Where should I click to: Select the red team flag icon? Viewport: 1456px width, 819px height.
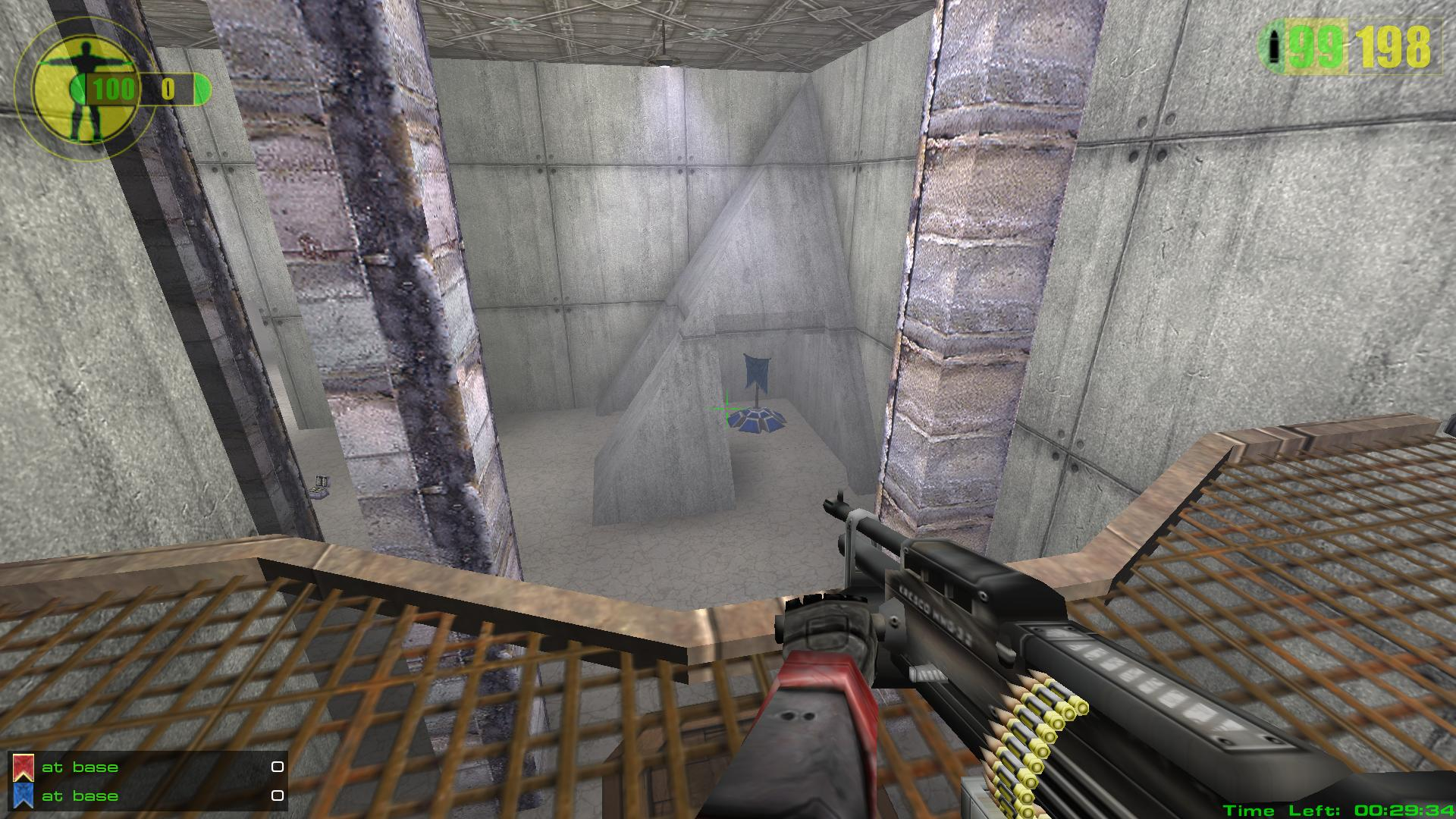pos(23,767)
